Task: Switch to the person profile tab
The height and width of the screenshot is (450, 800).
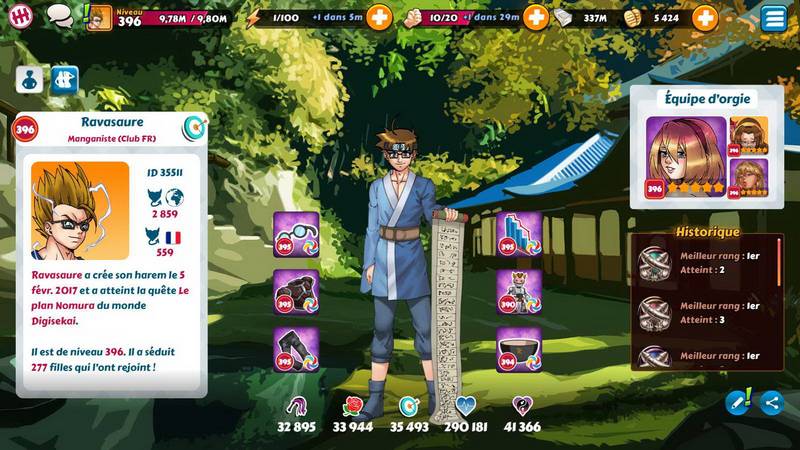Action: [28, 79]
